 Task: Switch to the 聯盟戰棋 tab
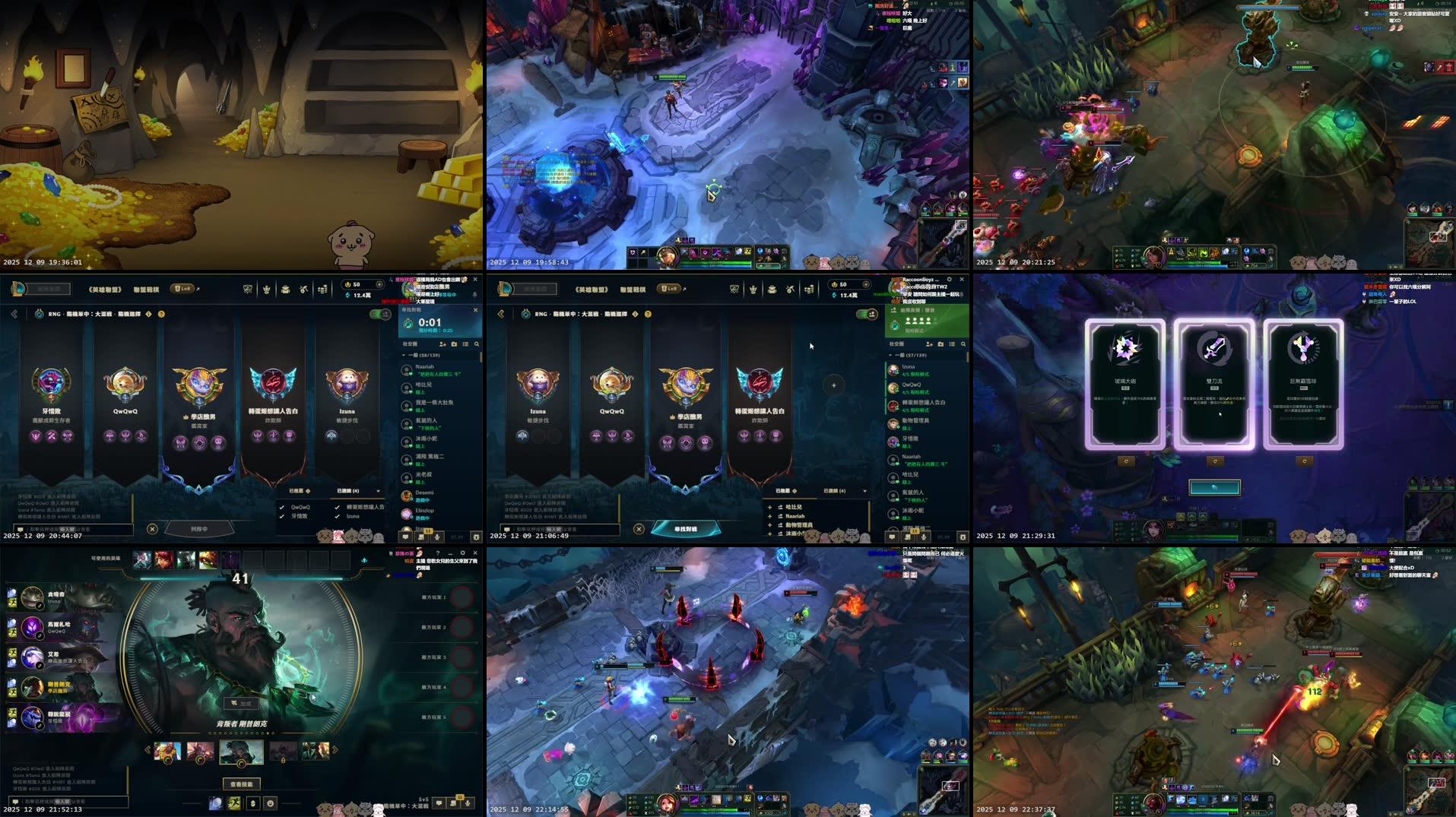(147, 289)
